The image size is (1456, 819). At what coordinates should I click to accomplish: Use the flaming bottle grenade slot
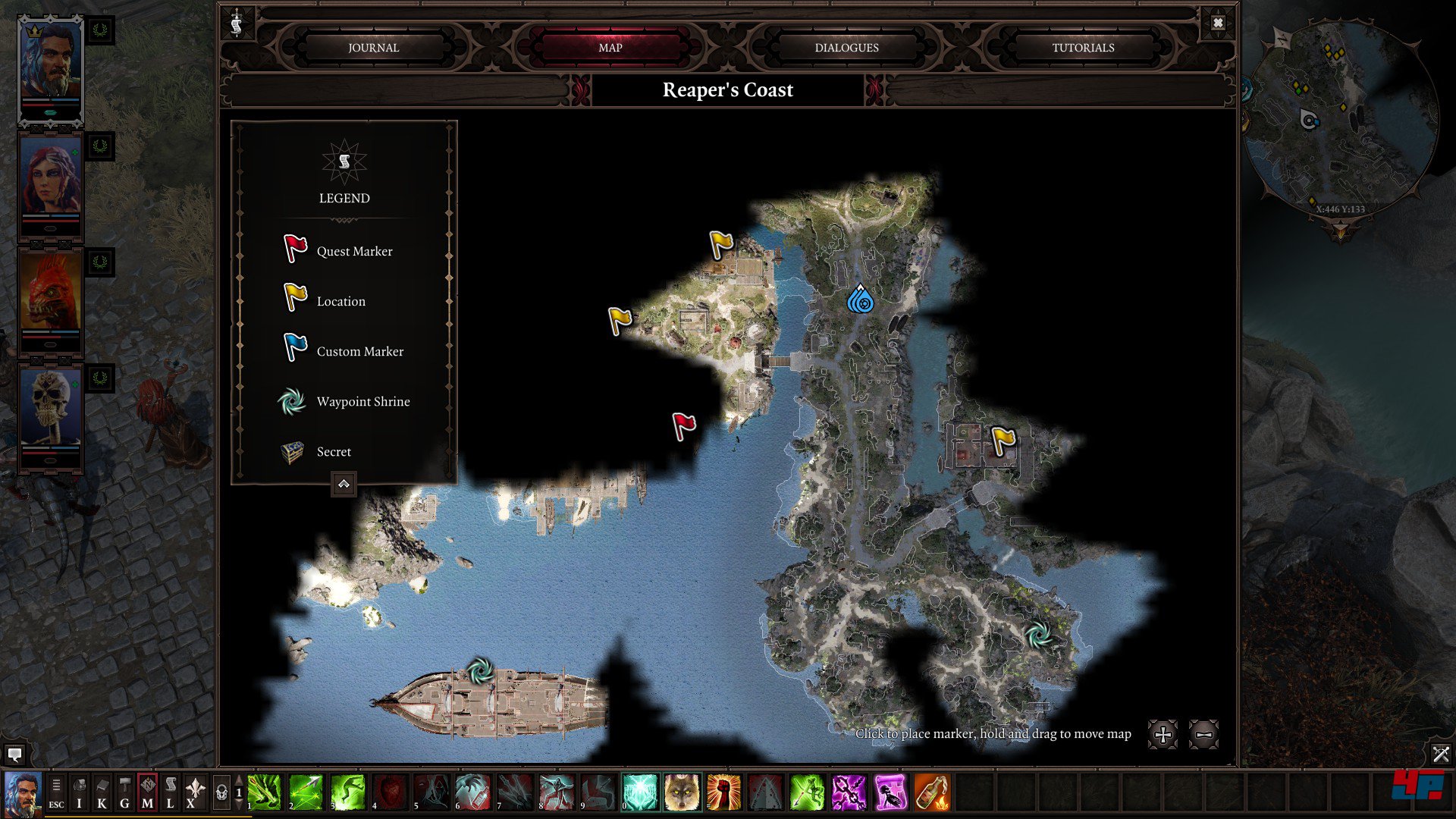(x=932, y=793)
